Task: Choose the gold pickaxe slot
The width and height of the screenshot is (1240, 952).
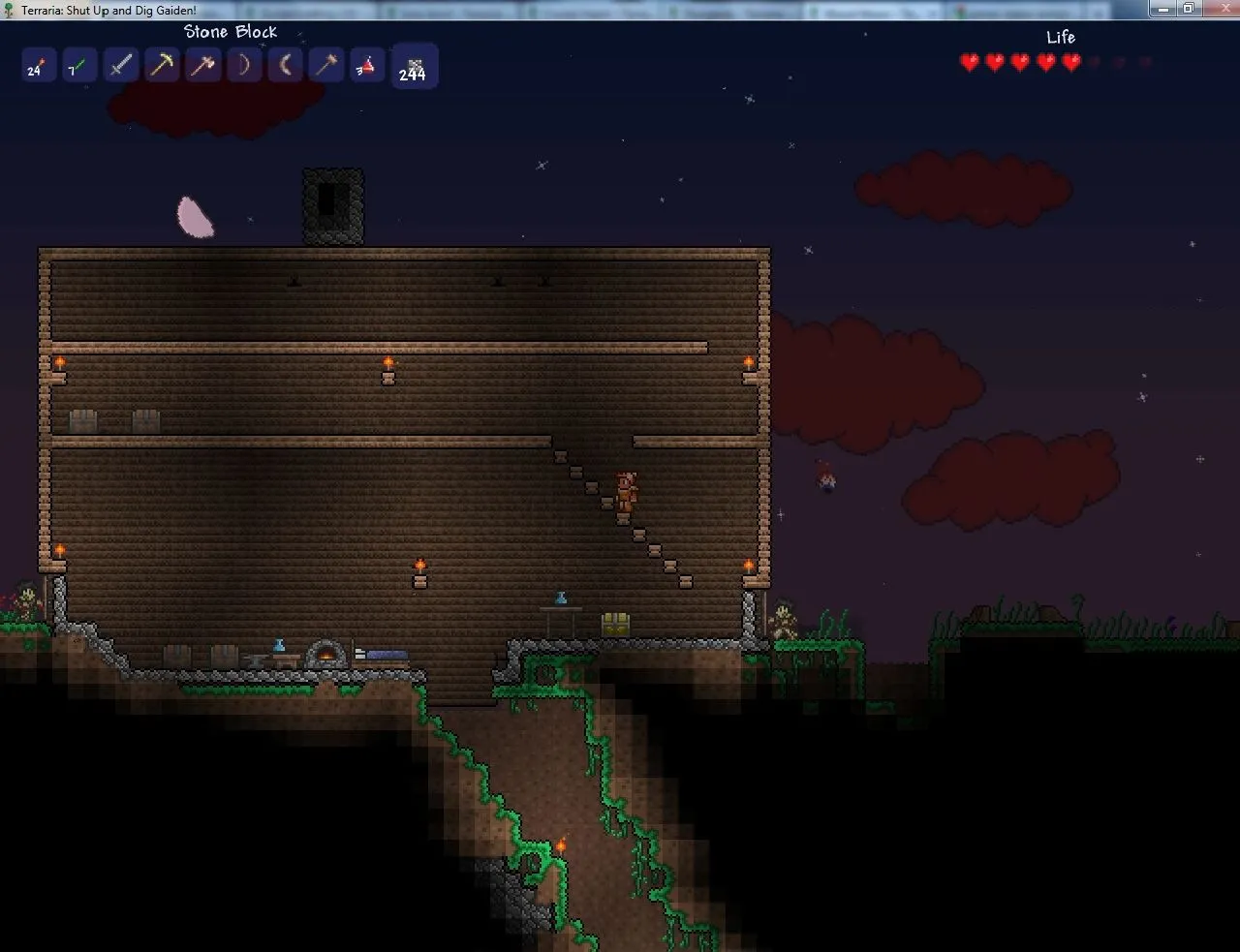Action: coord(162,67)
